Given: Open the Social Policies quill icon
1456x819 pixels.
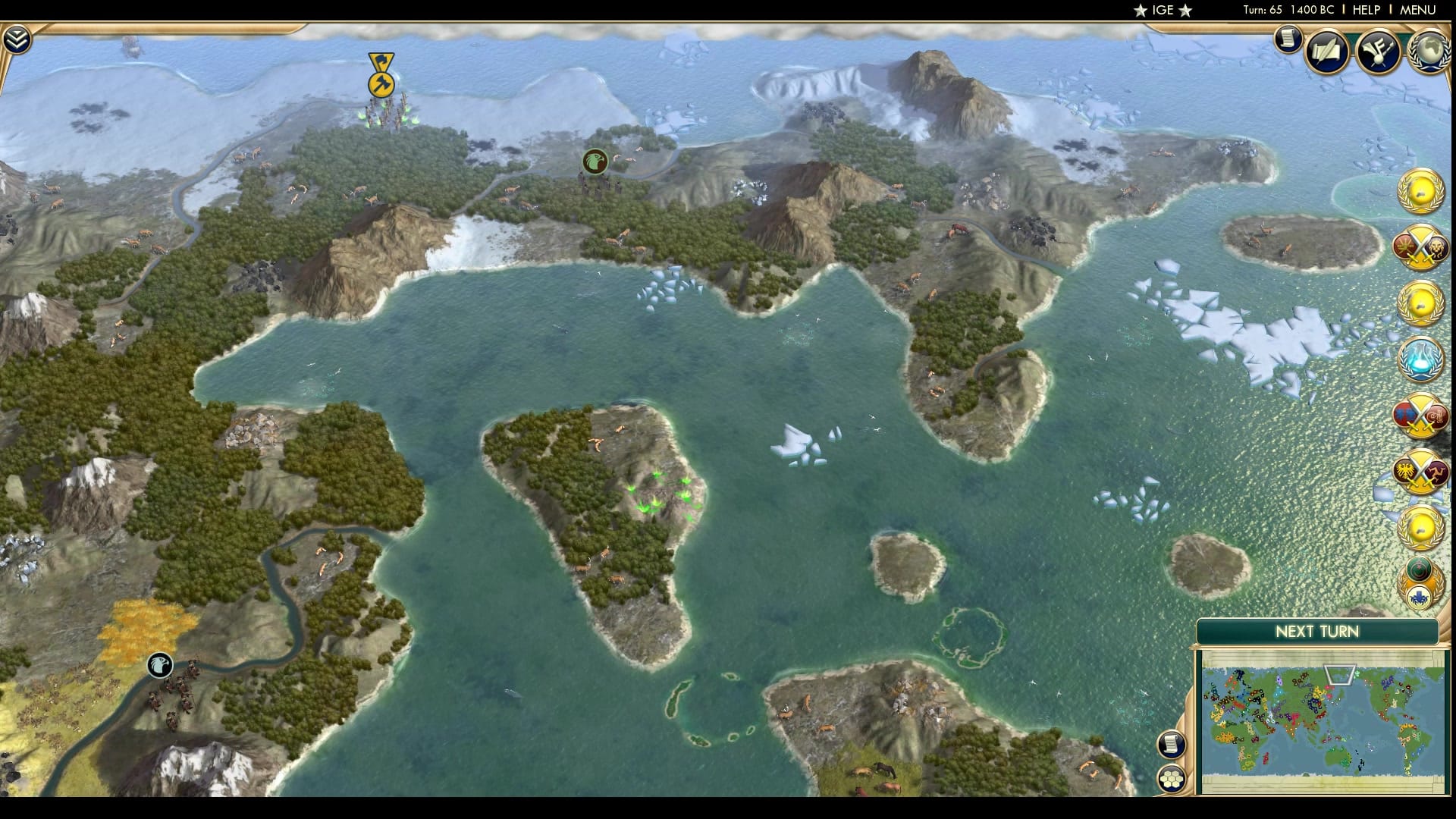Looking at the screenshot, I should pyautogui.click(x=1326, y=52).
